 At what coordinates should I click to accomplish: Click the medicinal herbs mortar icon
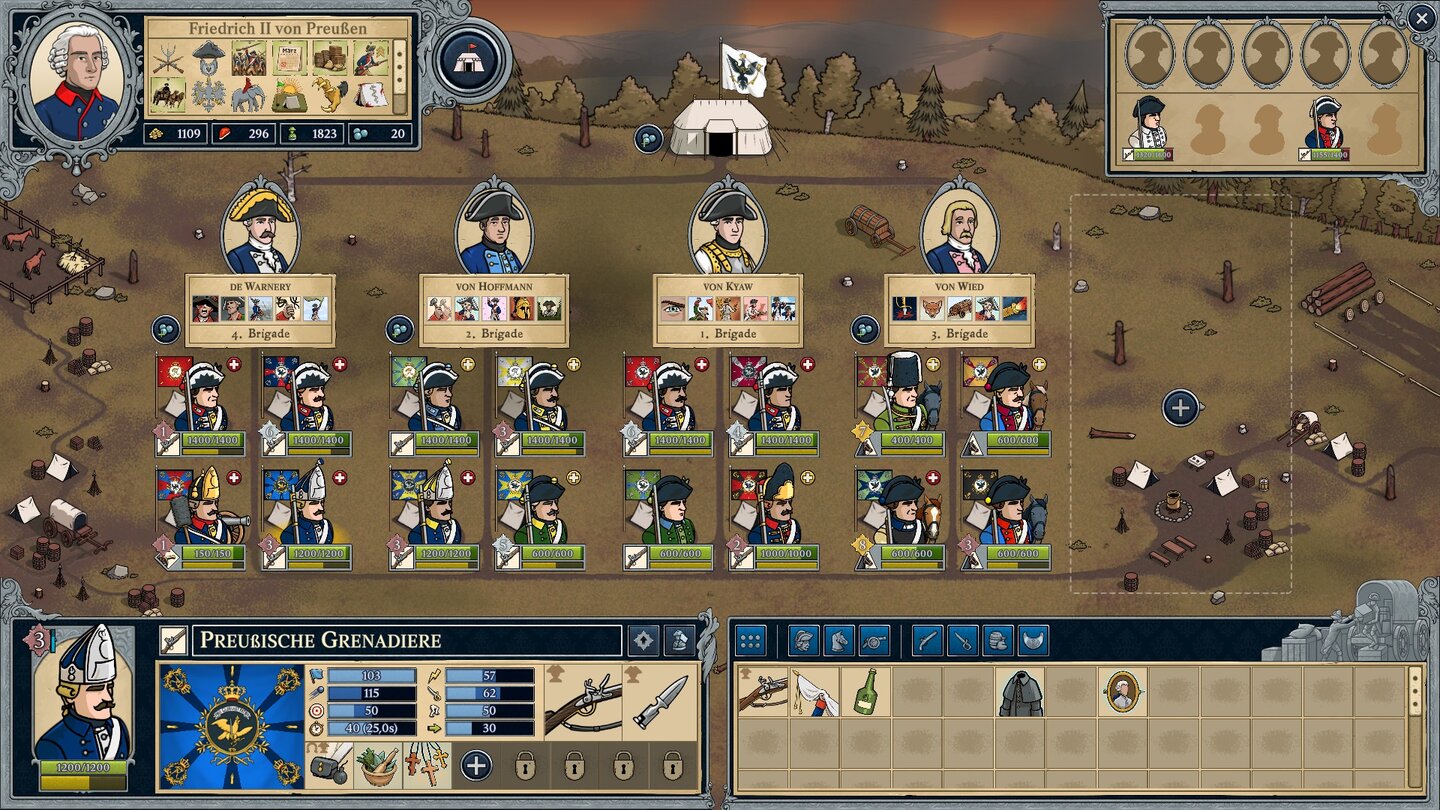click(379, 766)
